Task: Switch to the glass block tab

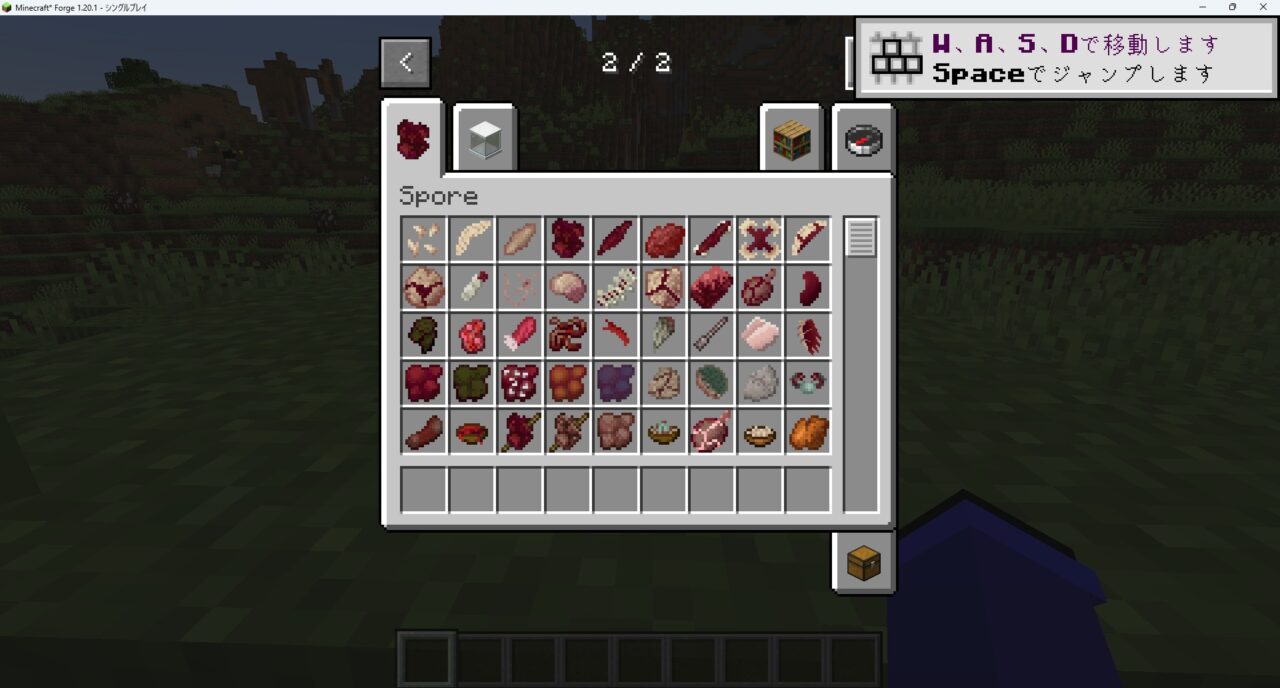Action: (486, 139)
